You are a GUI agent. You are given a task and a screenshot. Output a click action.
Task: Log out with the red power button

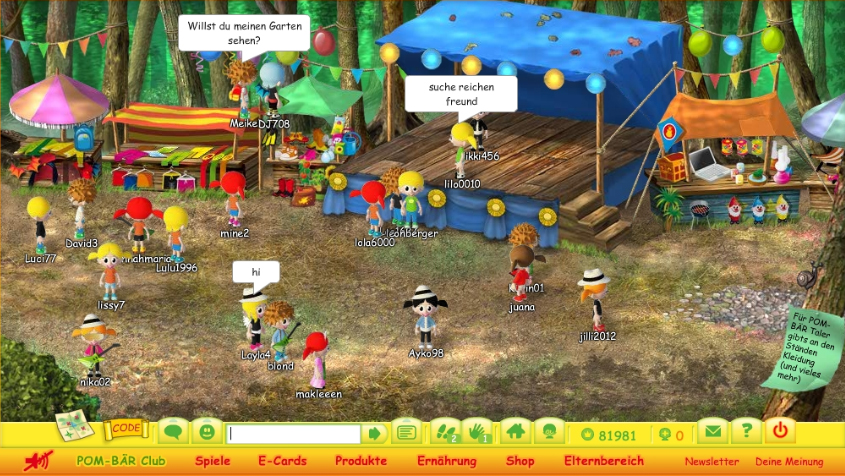click(x=781, y=432)
